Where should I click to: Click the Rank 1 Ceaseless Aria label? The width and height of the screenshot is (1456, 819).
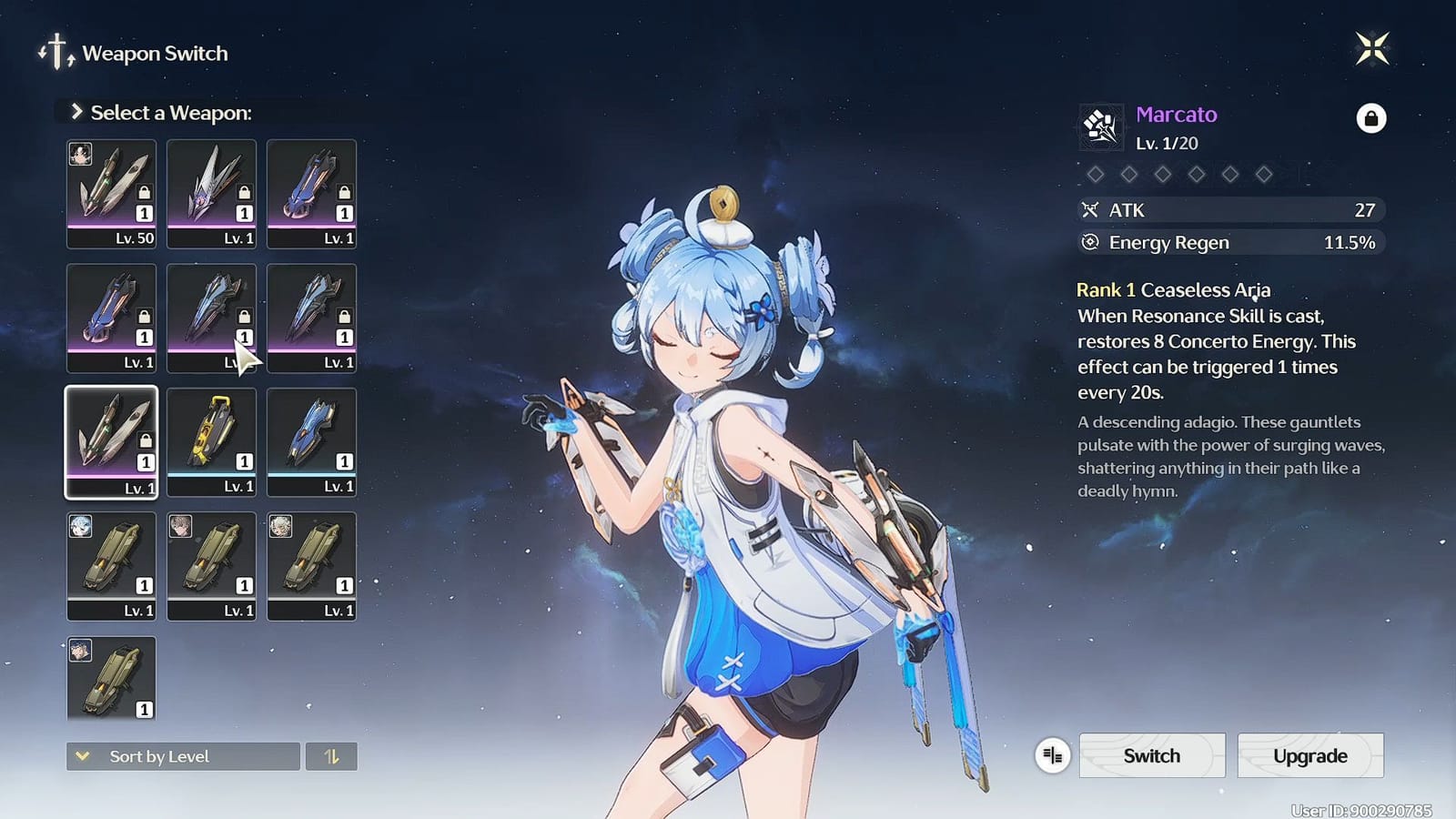coord(1173,289)
